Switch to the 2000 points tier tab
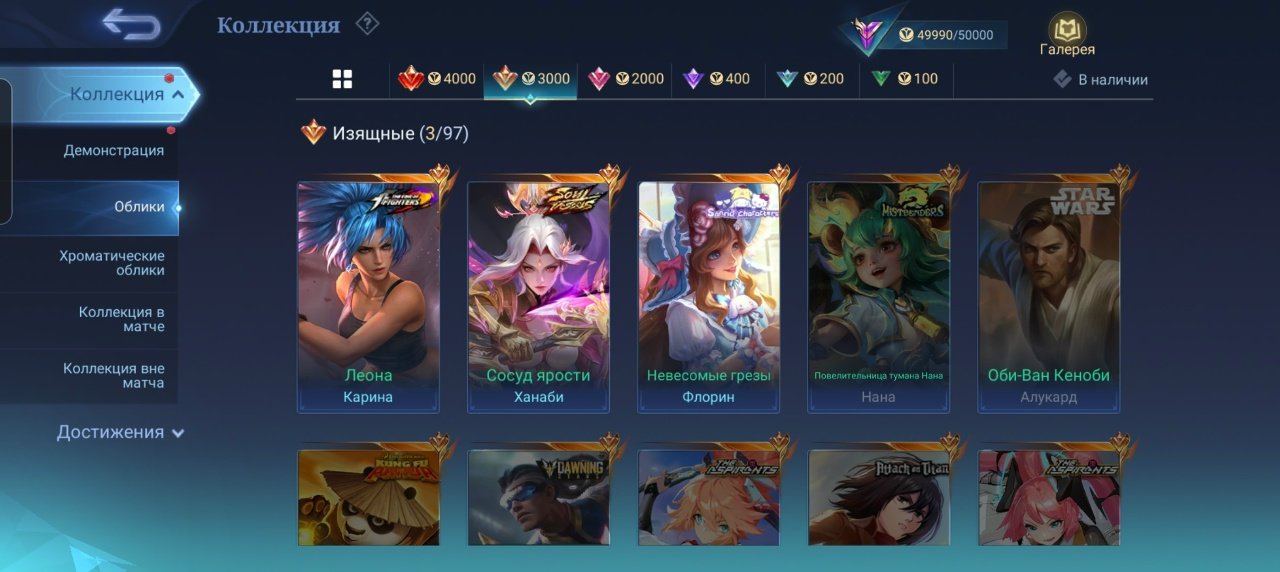Screen dimensions: 1280x572 click(625, 79)
